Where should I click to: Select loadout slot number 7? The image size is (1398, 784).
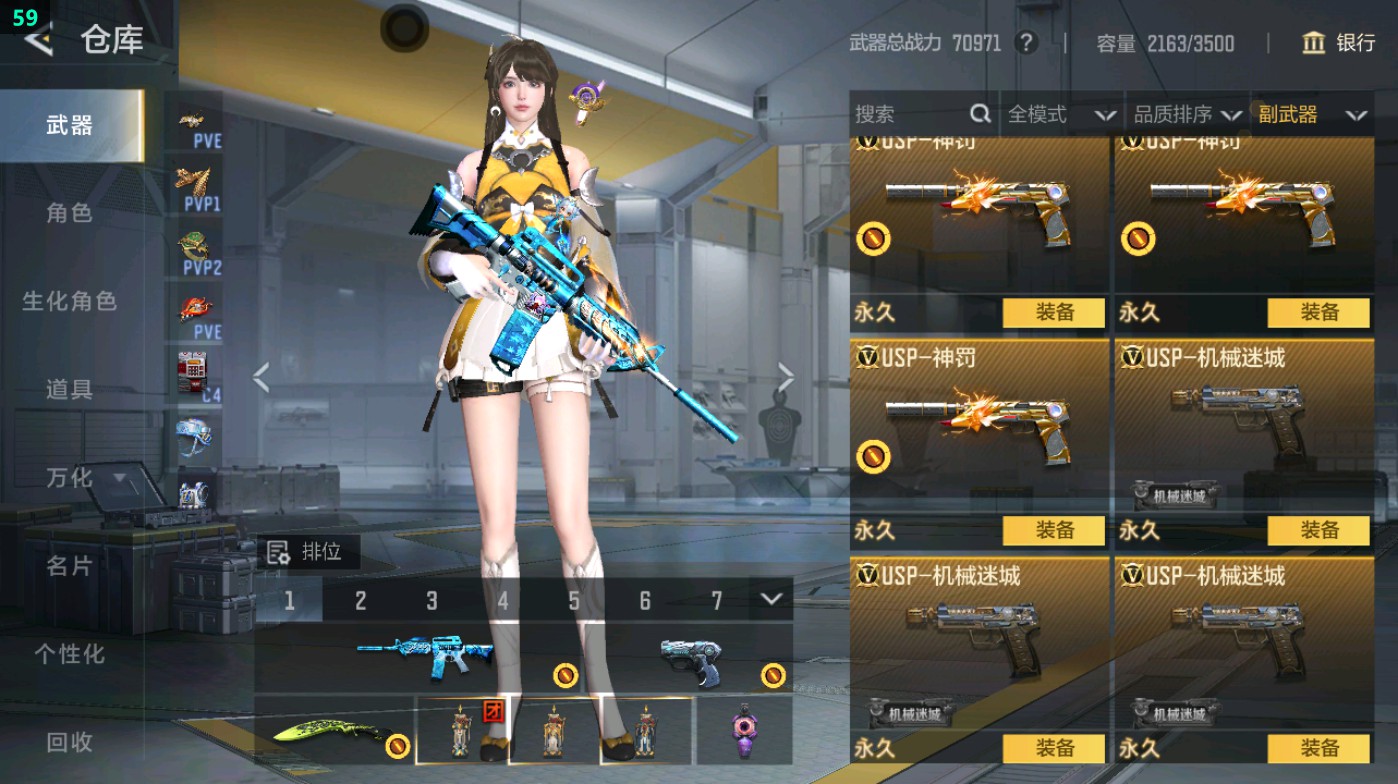pos(716,598)
